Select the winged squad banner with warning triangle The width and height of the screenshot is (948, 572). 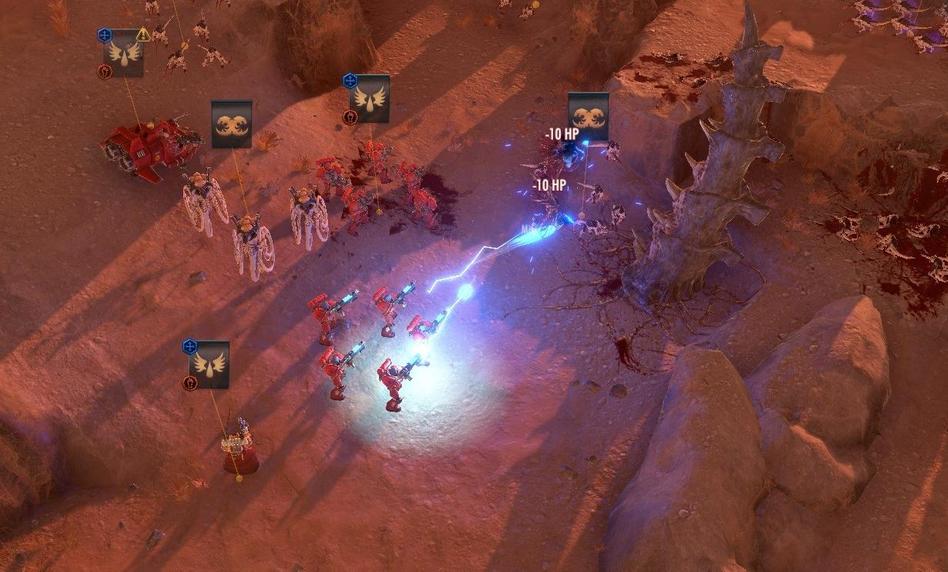pyautogui.click(x=124, y=54)
